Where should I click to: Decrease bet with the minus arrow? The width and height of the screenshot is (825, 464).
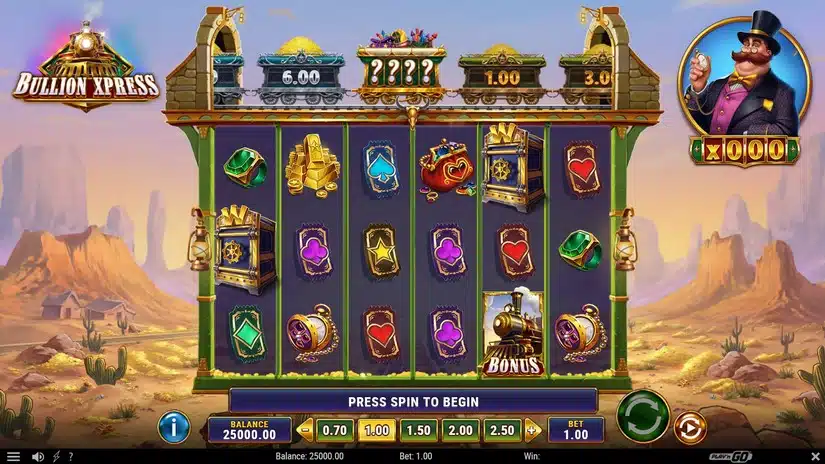coord(306,430)
